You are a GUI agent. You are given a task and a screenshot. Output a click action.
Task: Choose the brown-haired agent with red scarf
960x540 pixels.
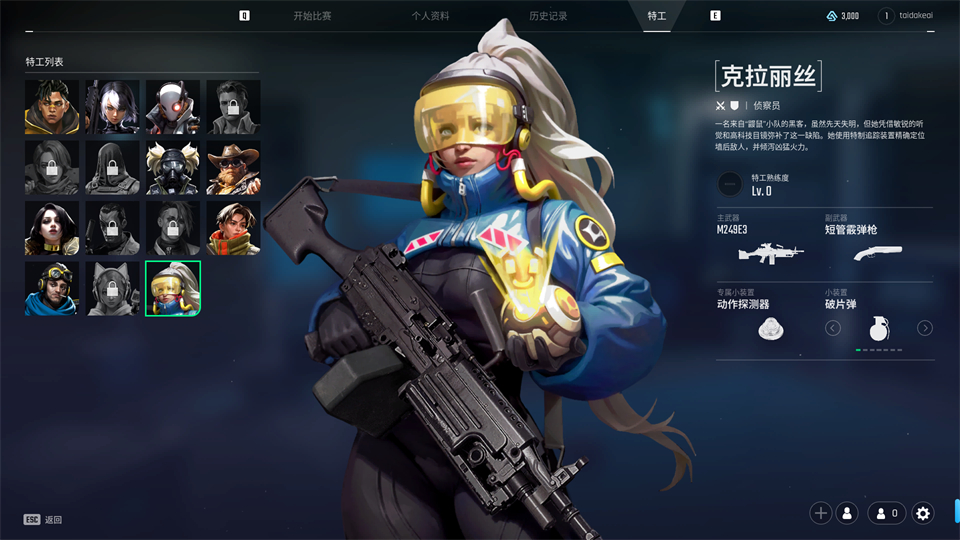(233, 228)
